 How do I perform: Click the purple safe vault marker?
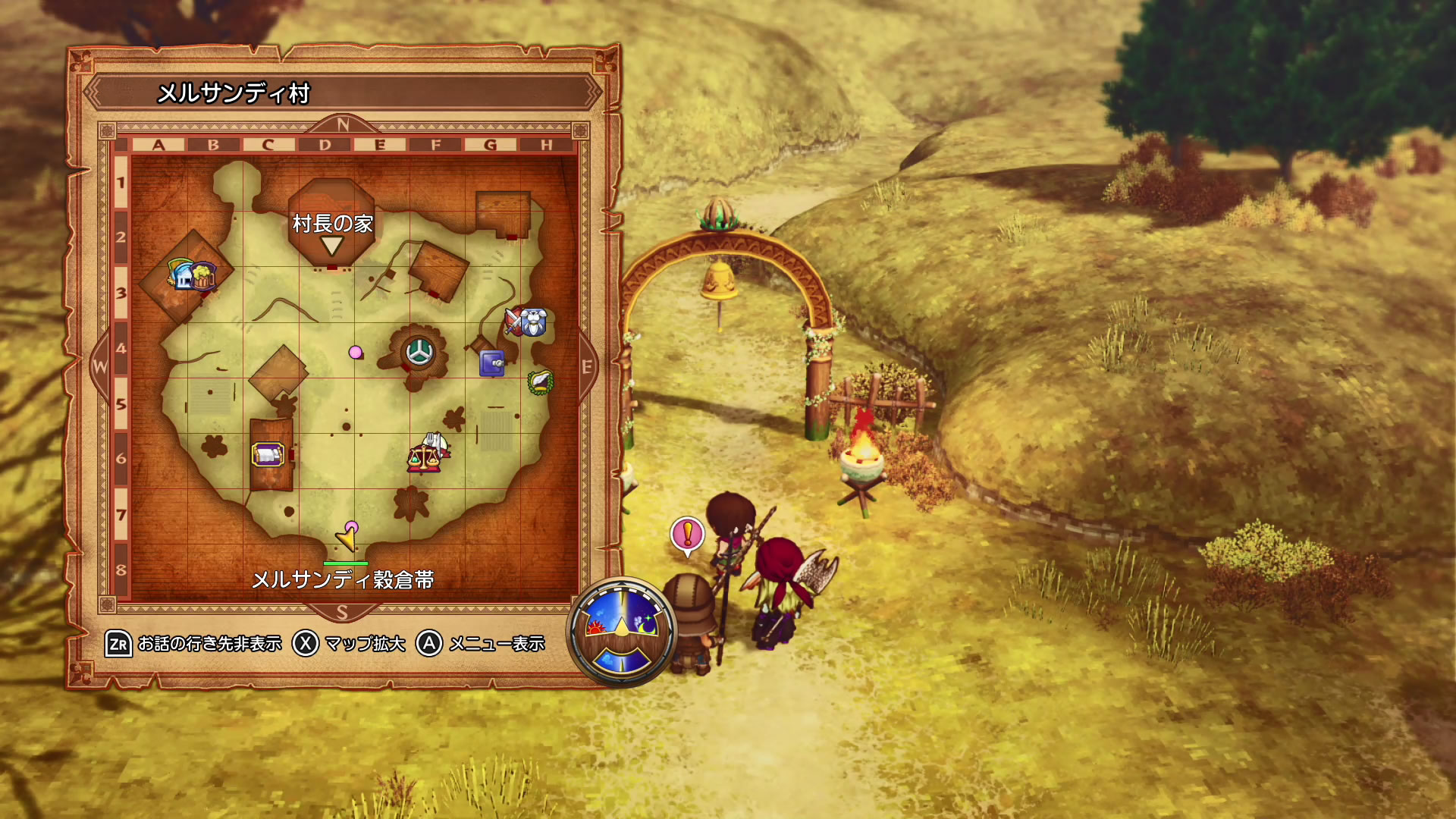(492, 364)
